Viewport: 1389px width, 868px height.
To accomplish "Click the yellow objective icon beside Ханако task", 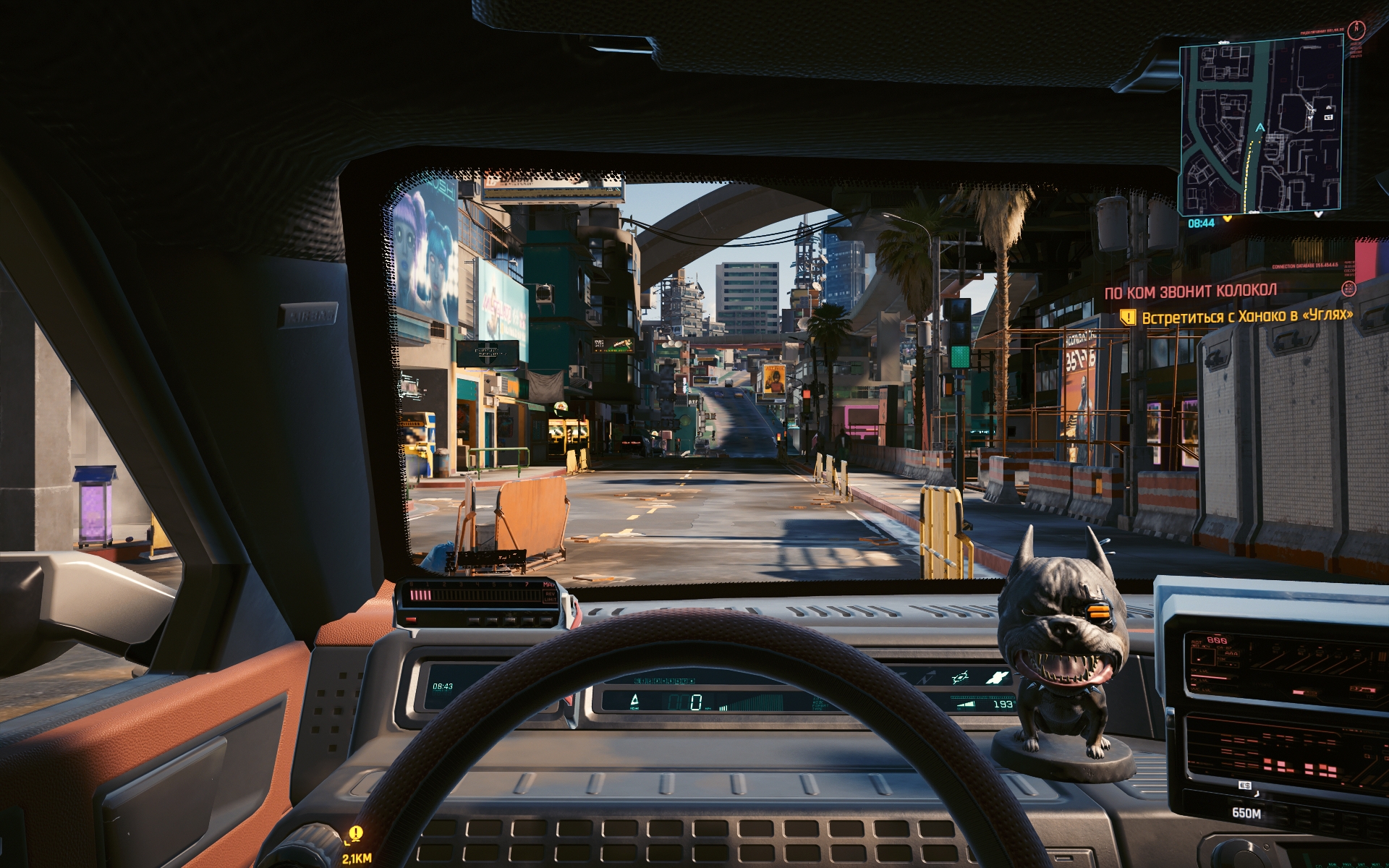I will tap(1127, 317).
